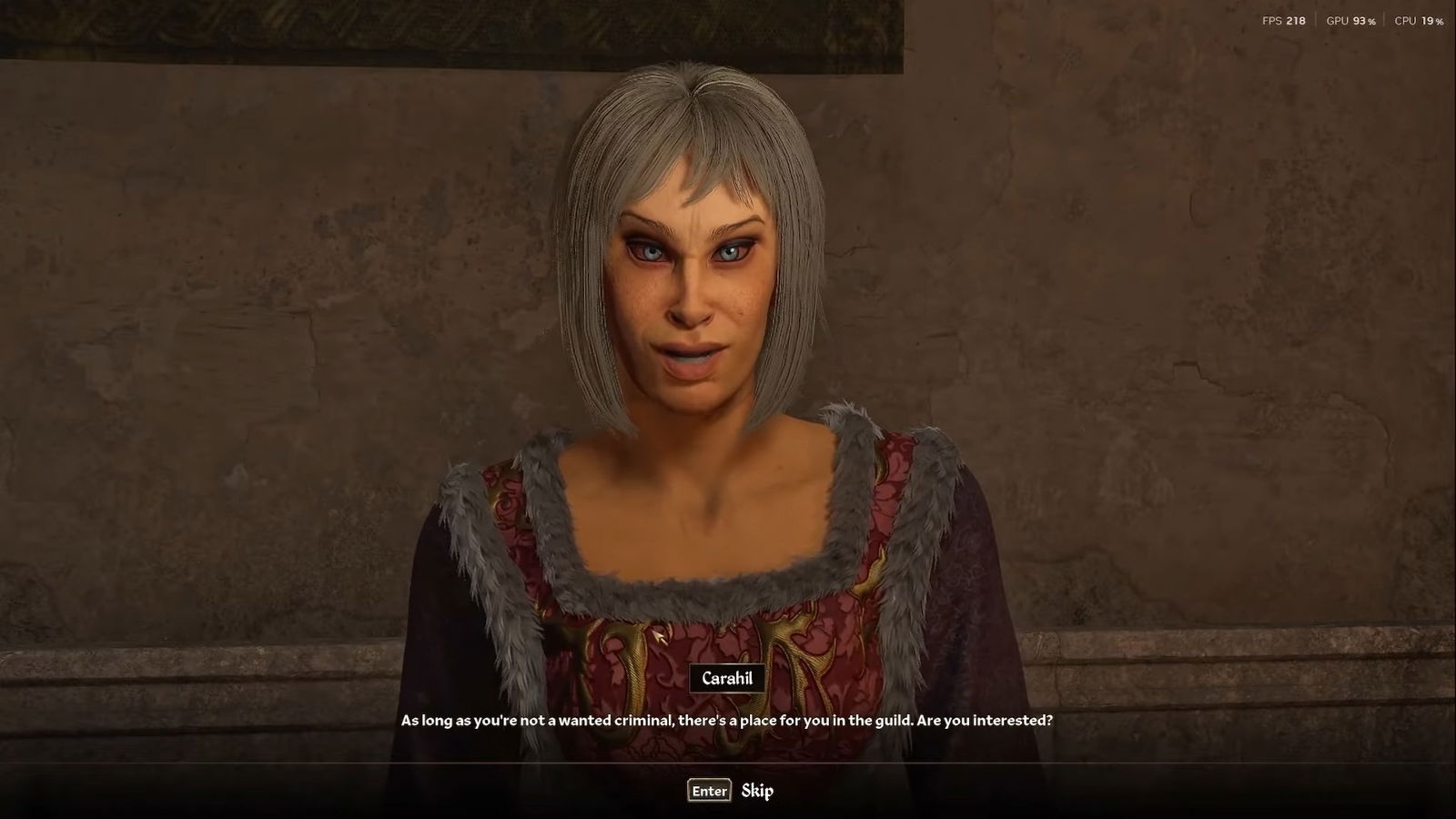Viewport: 1456px width, 819px height.
Task: Click the divider between GPU and CPU stats
Action: click(x=1383, y=19)
